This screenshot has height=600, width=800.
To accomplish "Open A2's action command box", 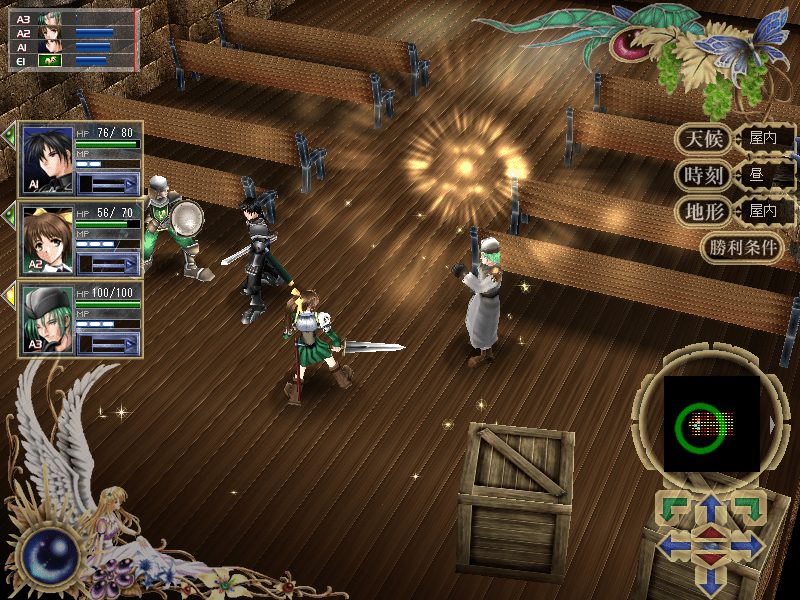I will pos(108,263).
